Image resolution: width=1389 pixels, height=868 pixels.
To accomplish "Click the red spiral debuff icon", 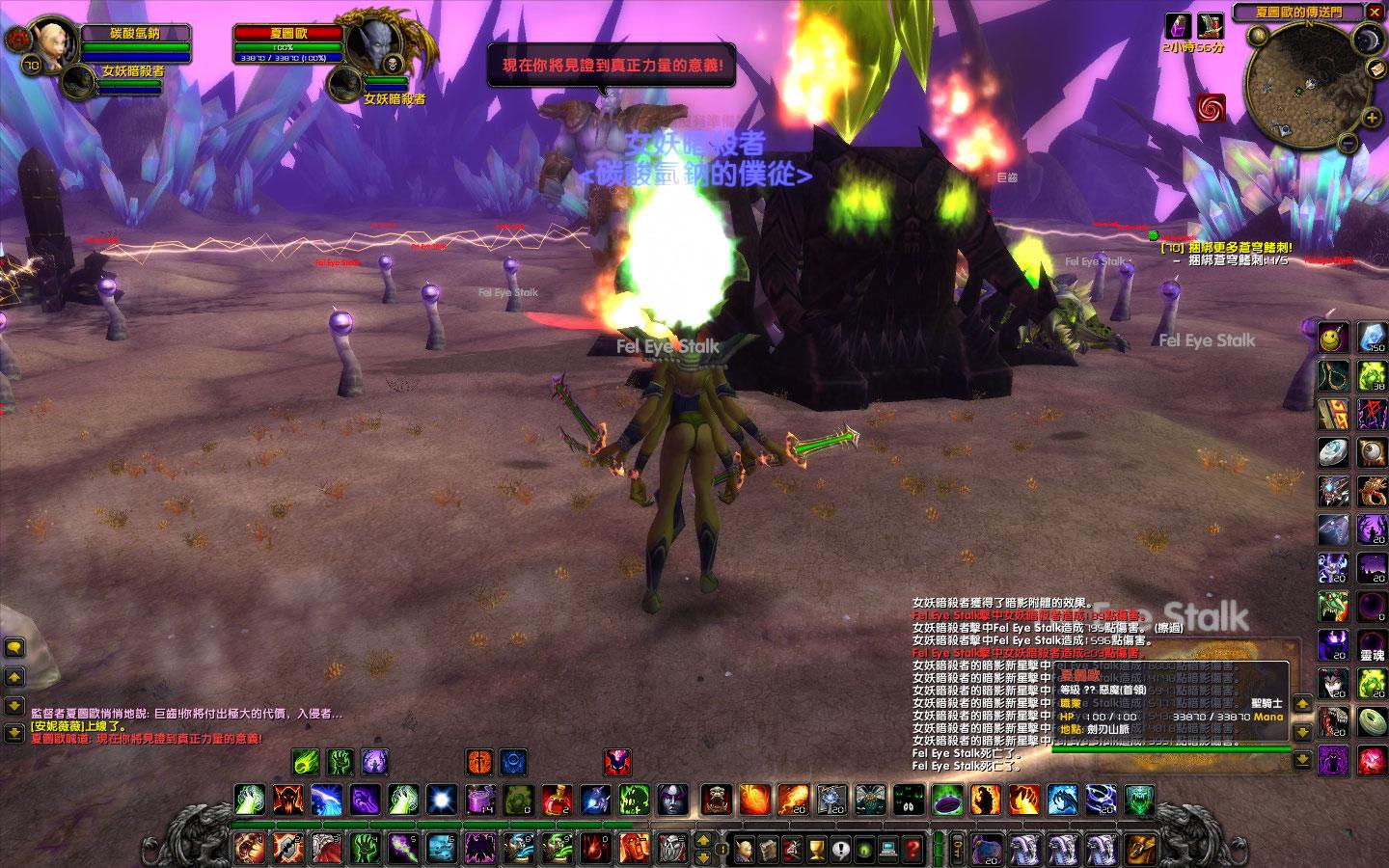I will 1211,108.
